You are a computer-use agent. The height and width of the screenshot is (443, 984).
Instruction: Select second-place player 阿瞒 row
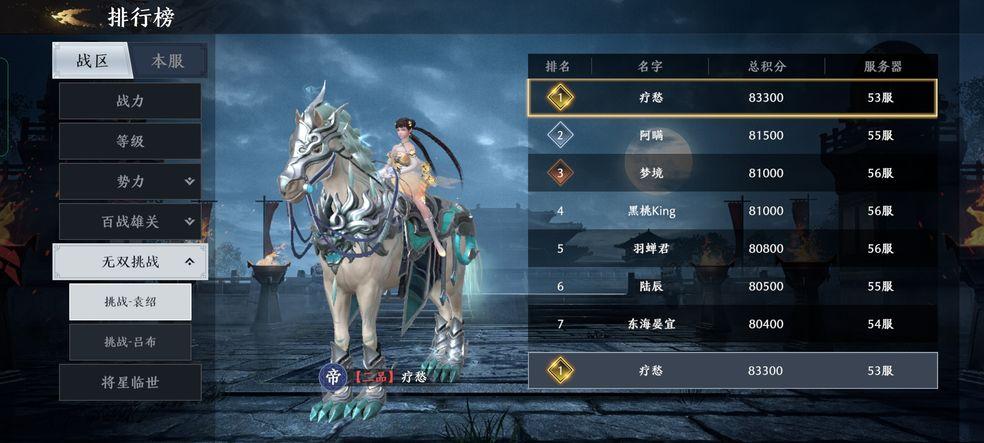(732, 135)
